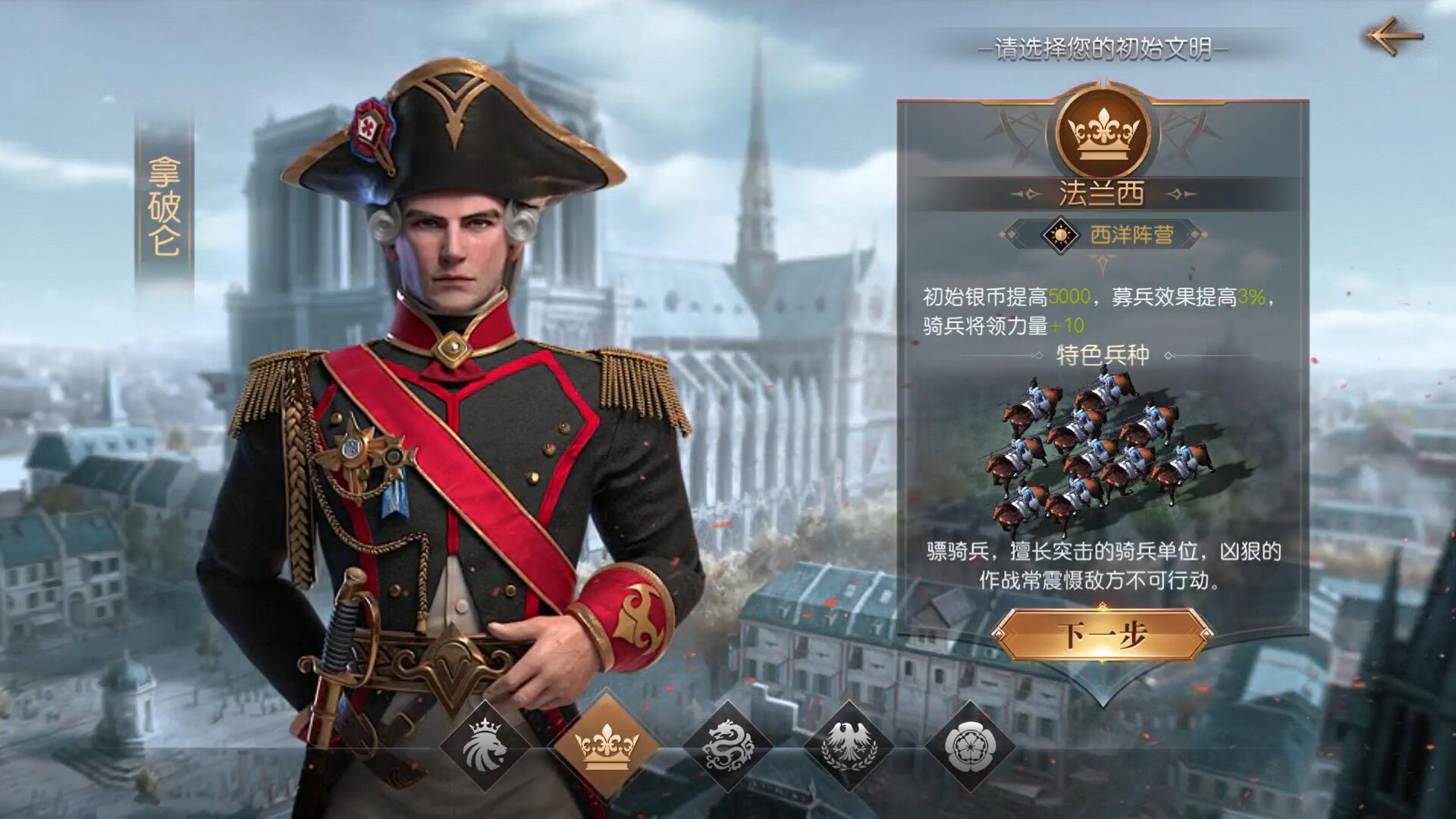Click the 下一步 next step button
This screenshot has width=1456, height=819.
tap(1102, 634)
